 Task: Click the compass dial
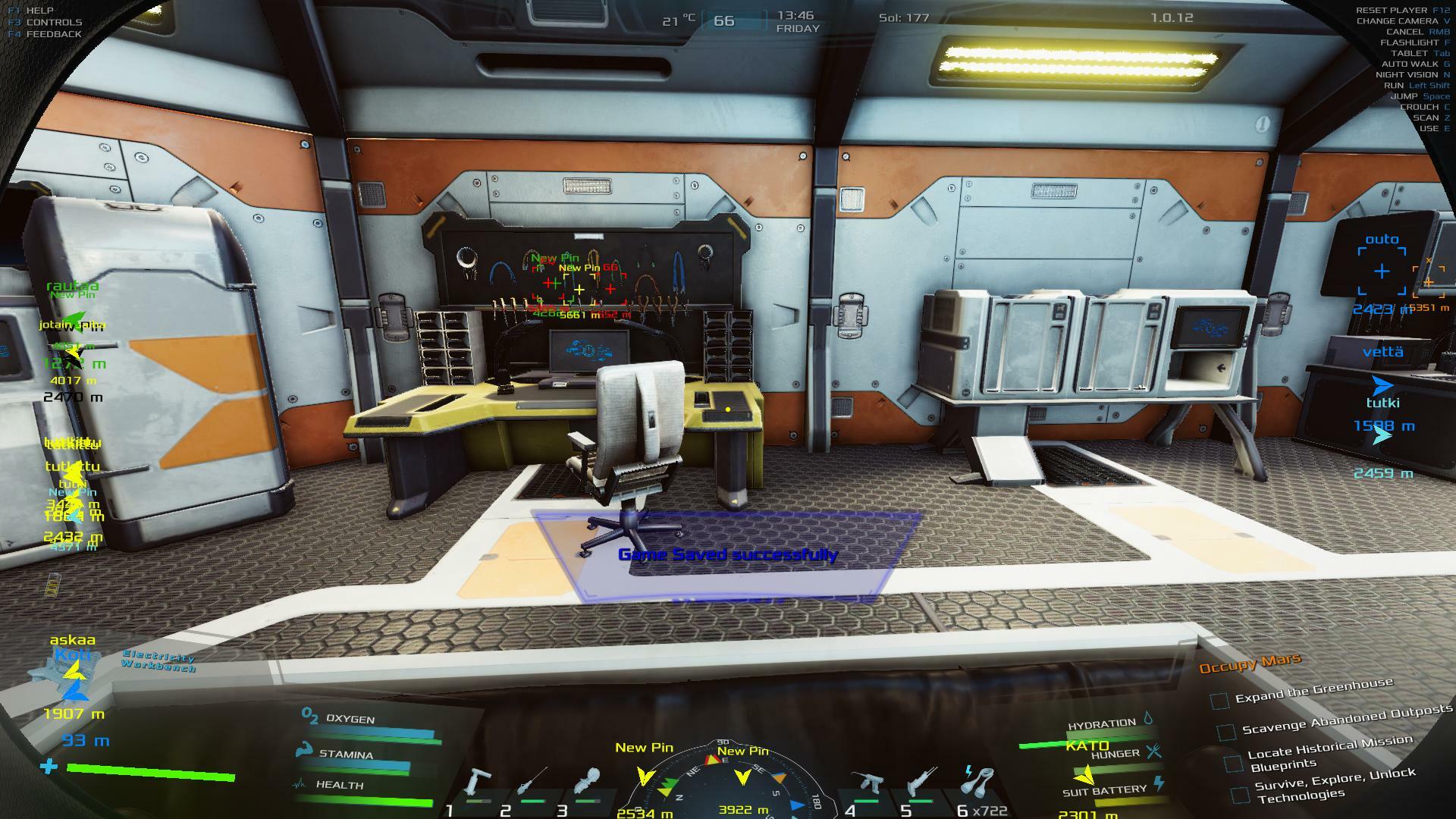point(726,785)
